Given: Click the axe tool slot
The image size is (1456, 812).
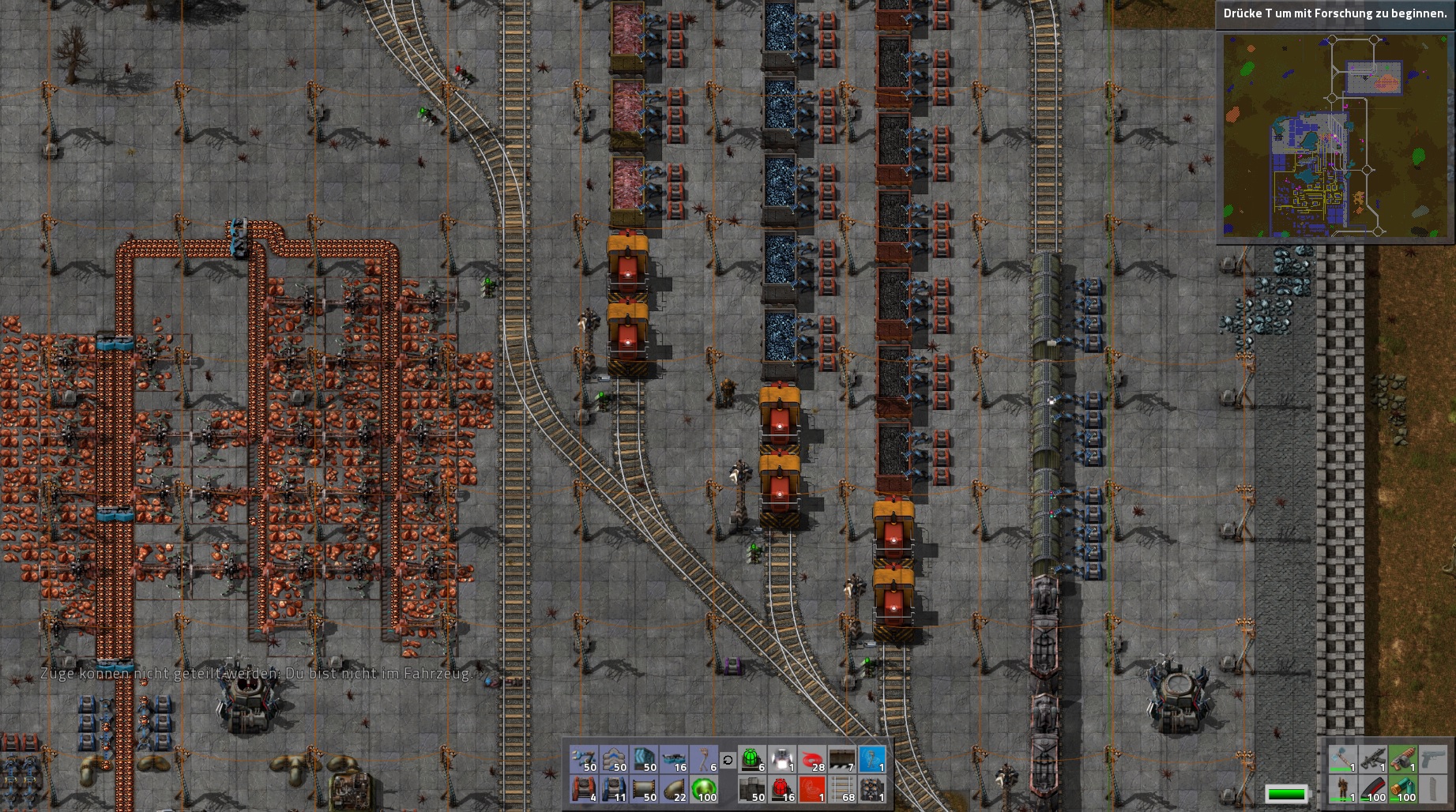Looking at the screenshot, I should pos(1342,759).
